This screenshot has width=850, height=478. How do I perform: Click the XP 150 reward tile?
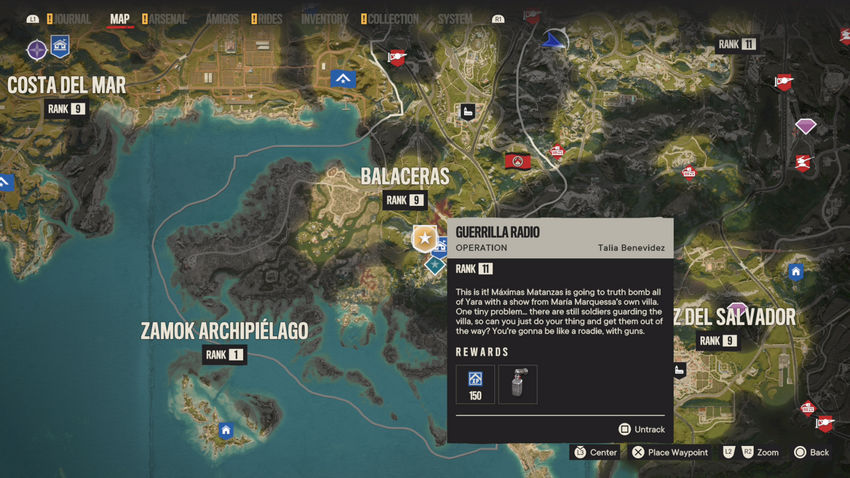[475, 384]
